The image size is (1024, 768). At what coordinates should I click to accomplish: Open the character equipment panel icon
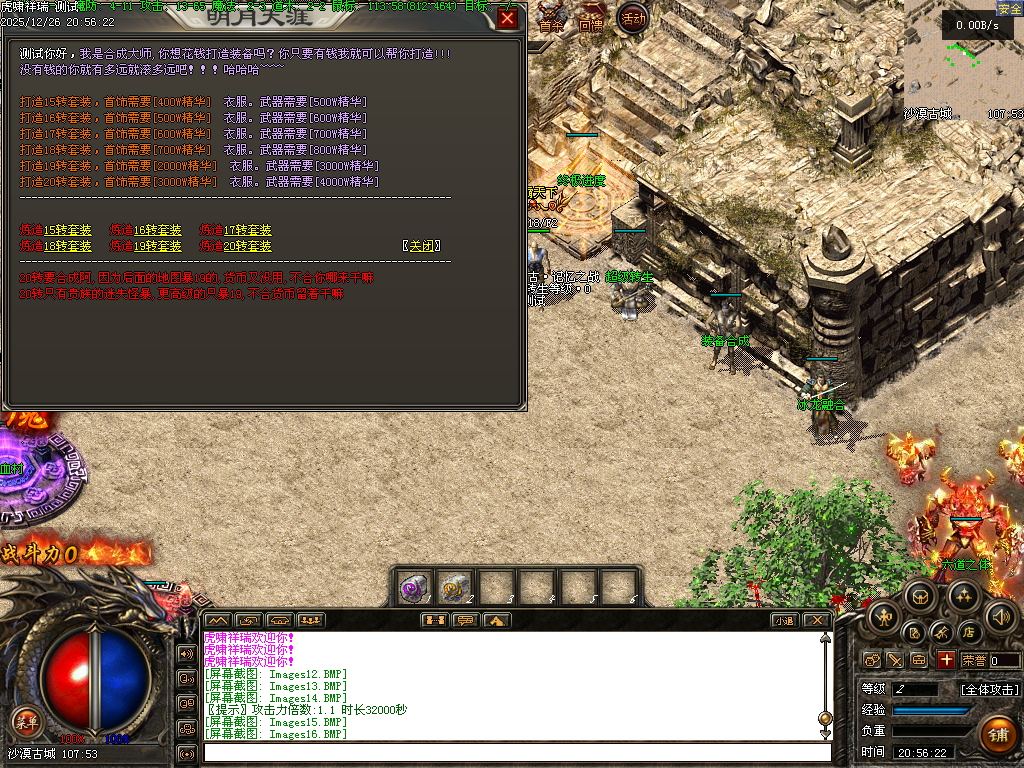(883, 616)
